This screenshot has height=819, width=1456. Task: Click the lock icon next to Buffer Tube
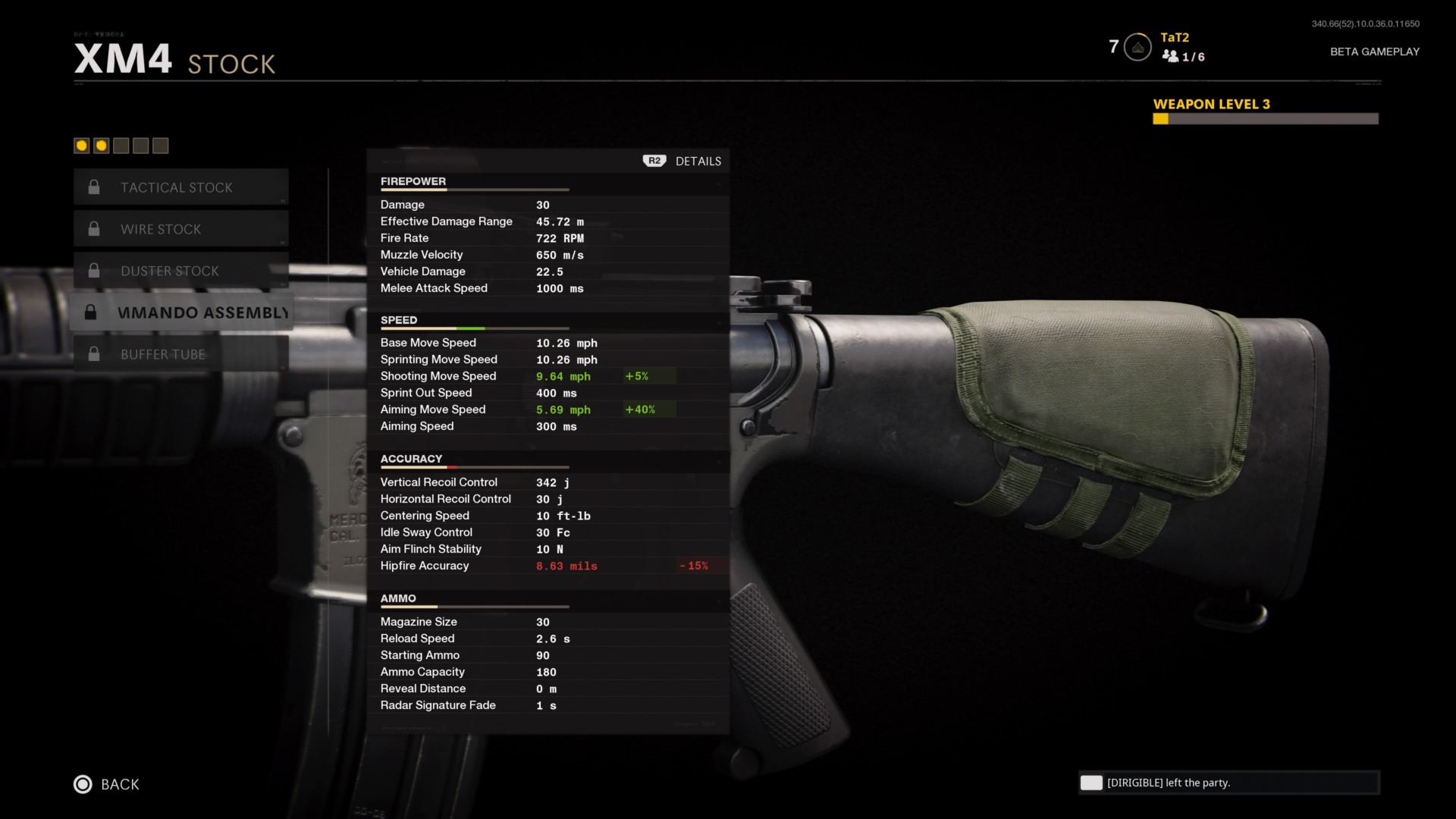click(x=94, y=353)
